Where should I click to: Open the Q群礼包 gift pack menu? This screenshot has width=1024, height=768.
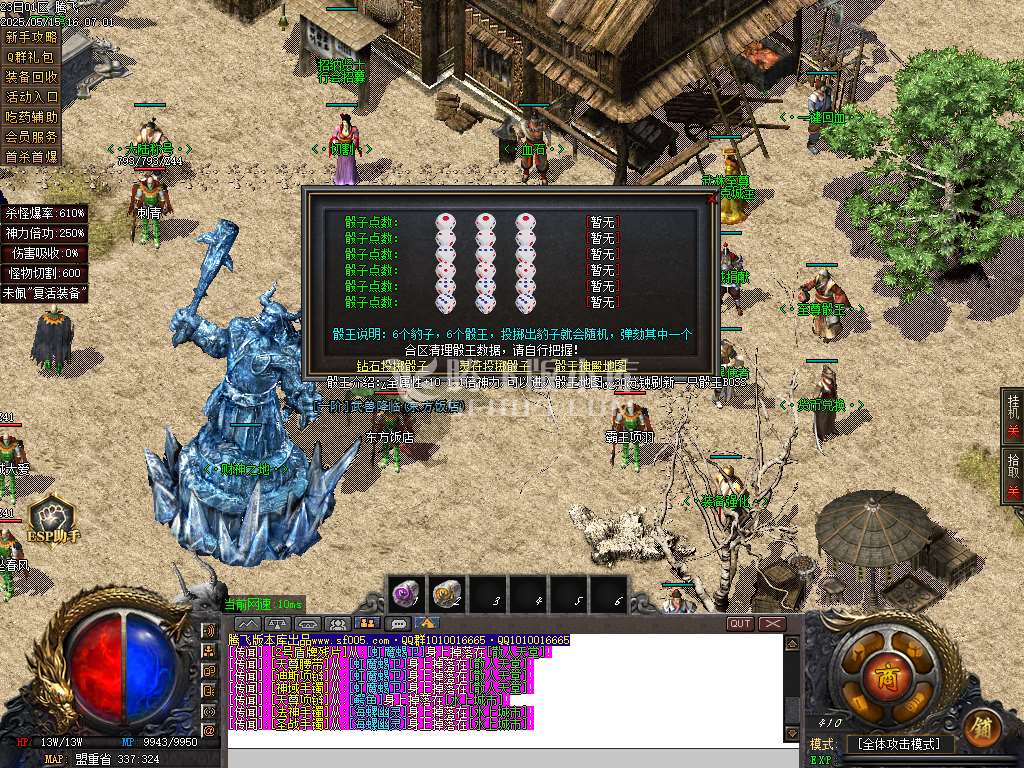pyautogui.click(x=31, y=57)
